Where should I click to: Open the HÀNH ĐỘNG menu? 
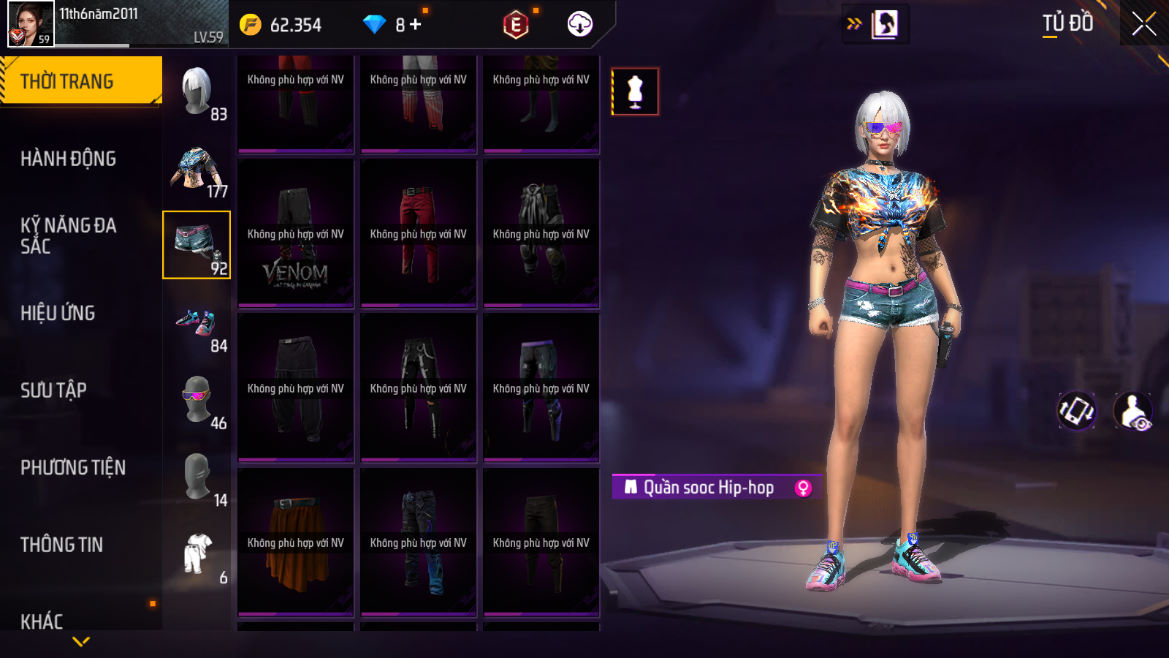point(69,159)
